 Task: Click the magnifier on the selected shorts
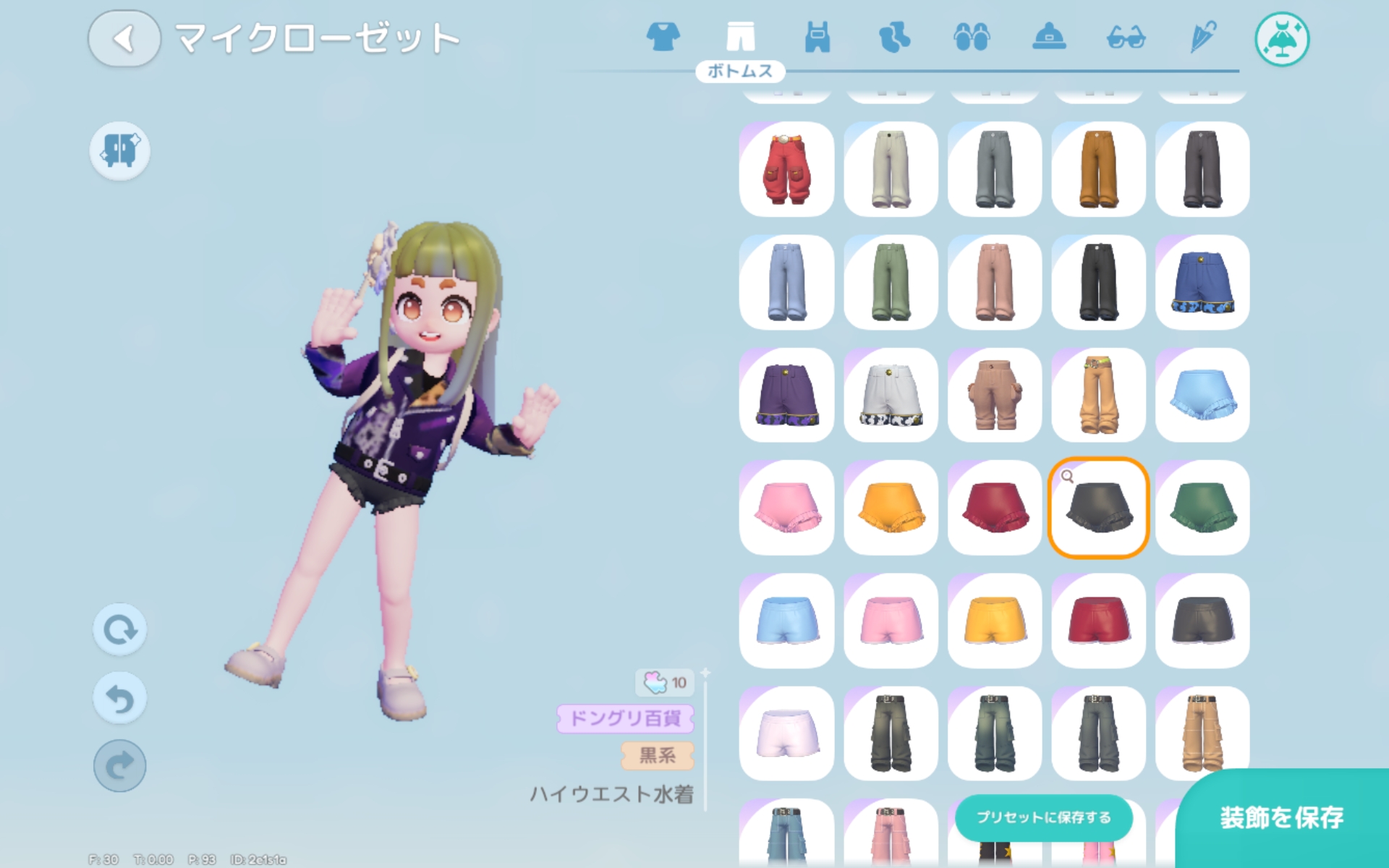1067,475
